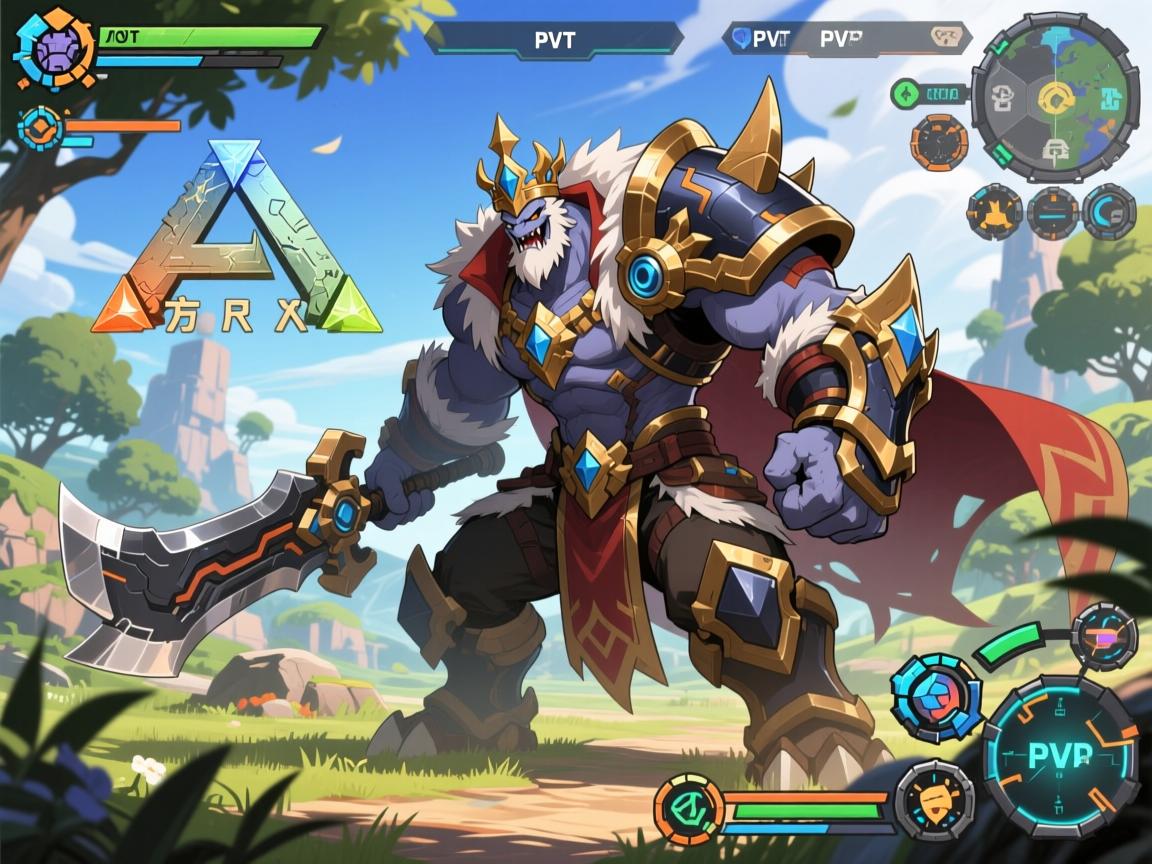Select the cyan crescent round icon
Screen dimensions: 1152x864
[1109, 211]
